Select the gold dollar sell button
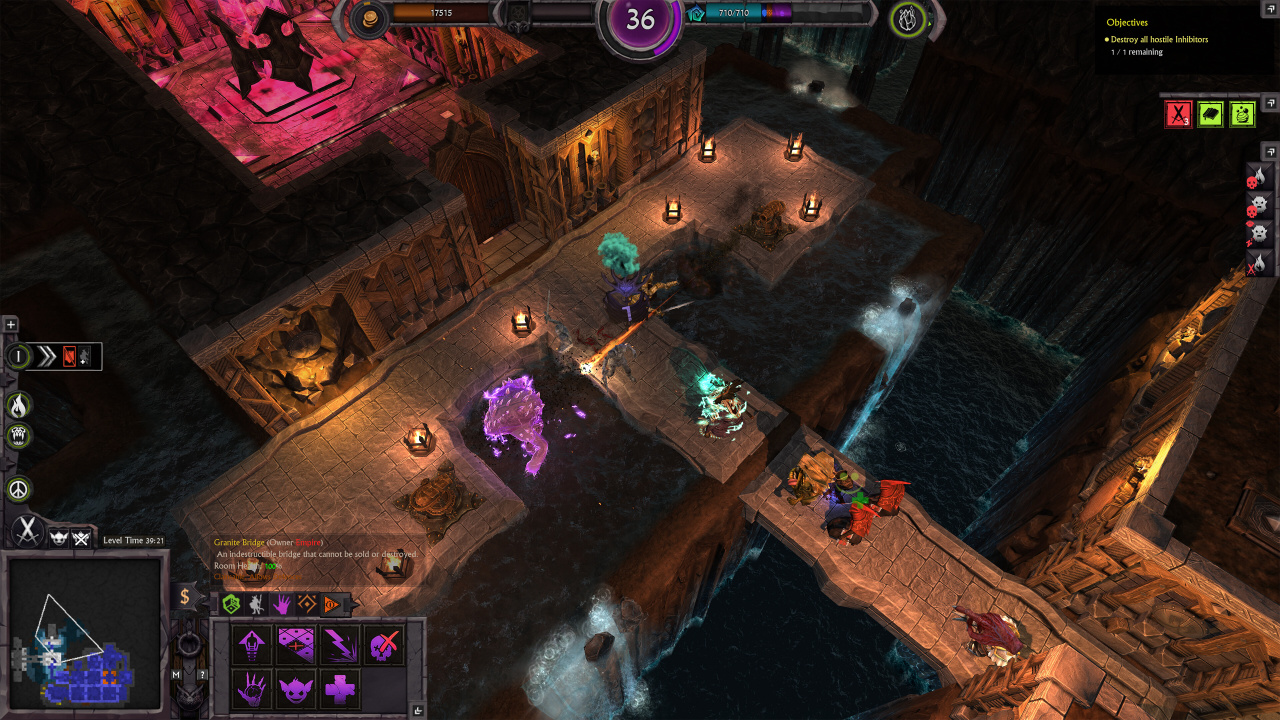 (185, 597)
